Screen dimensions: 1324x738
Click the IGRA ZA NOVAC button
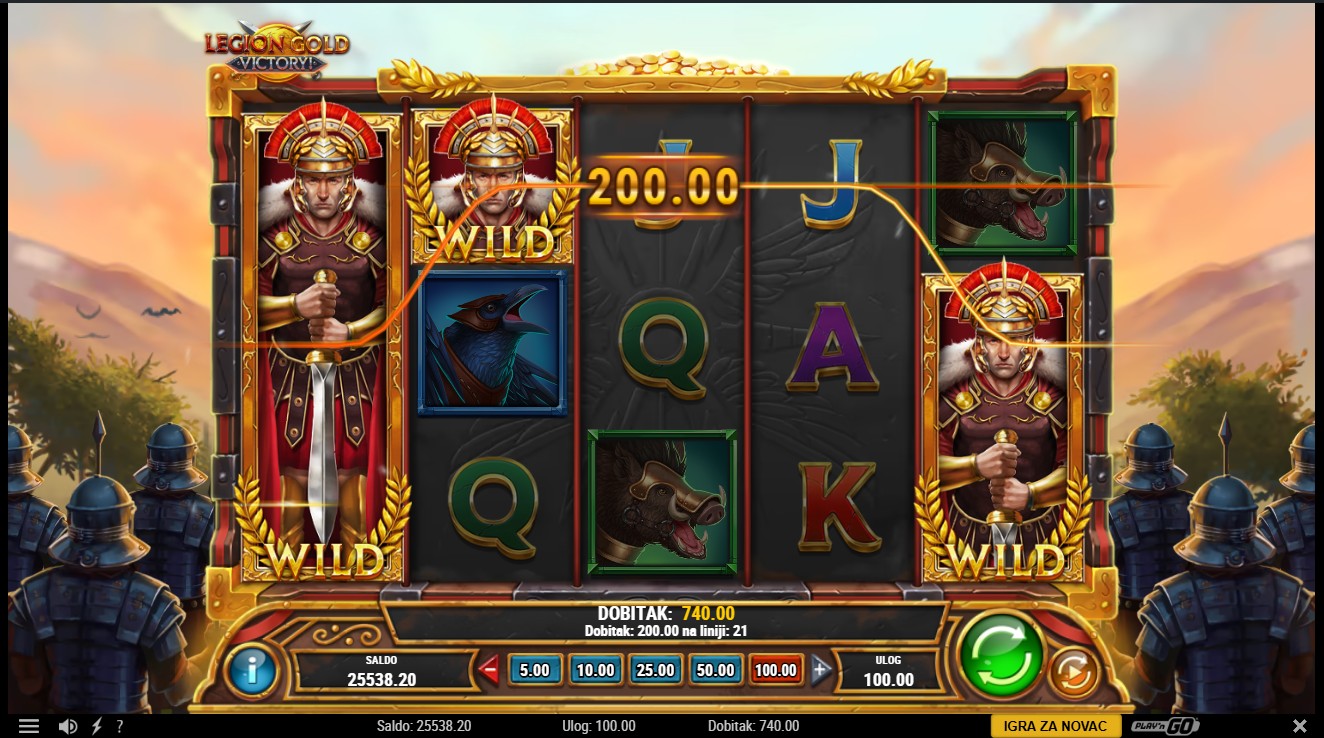(1055, 726)
